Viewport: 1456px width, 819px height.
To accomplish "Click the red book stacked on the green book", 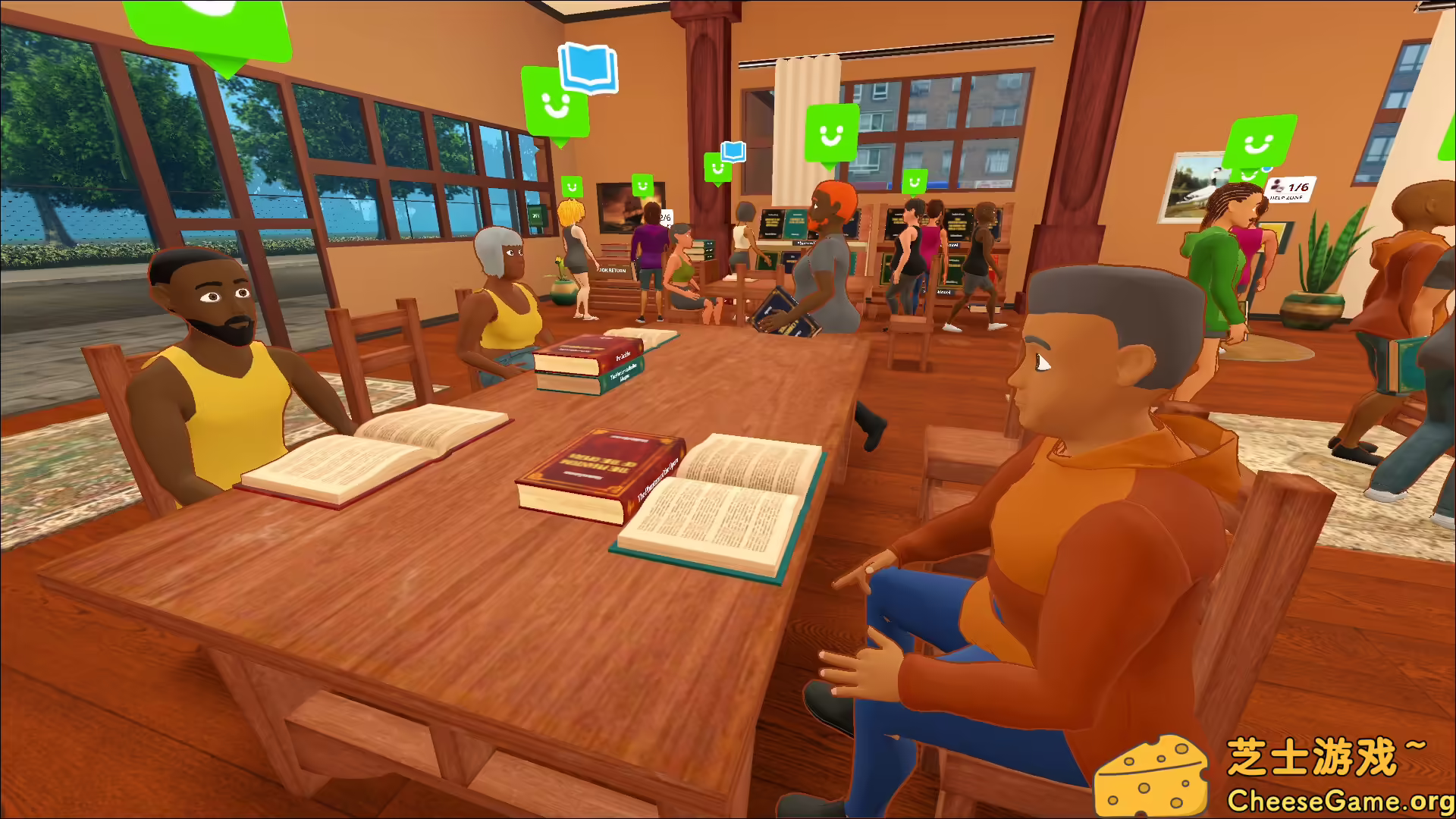I will coord(588,356).
